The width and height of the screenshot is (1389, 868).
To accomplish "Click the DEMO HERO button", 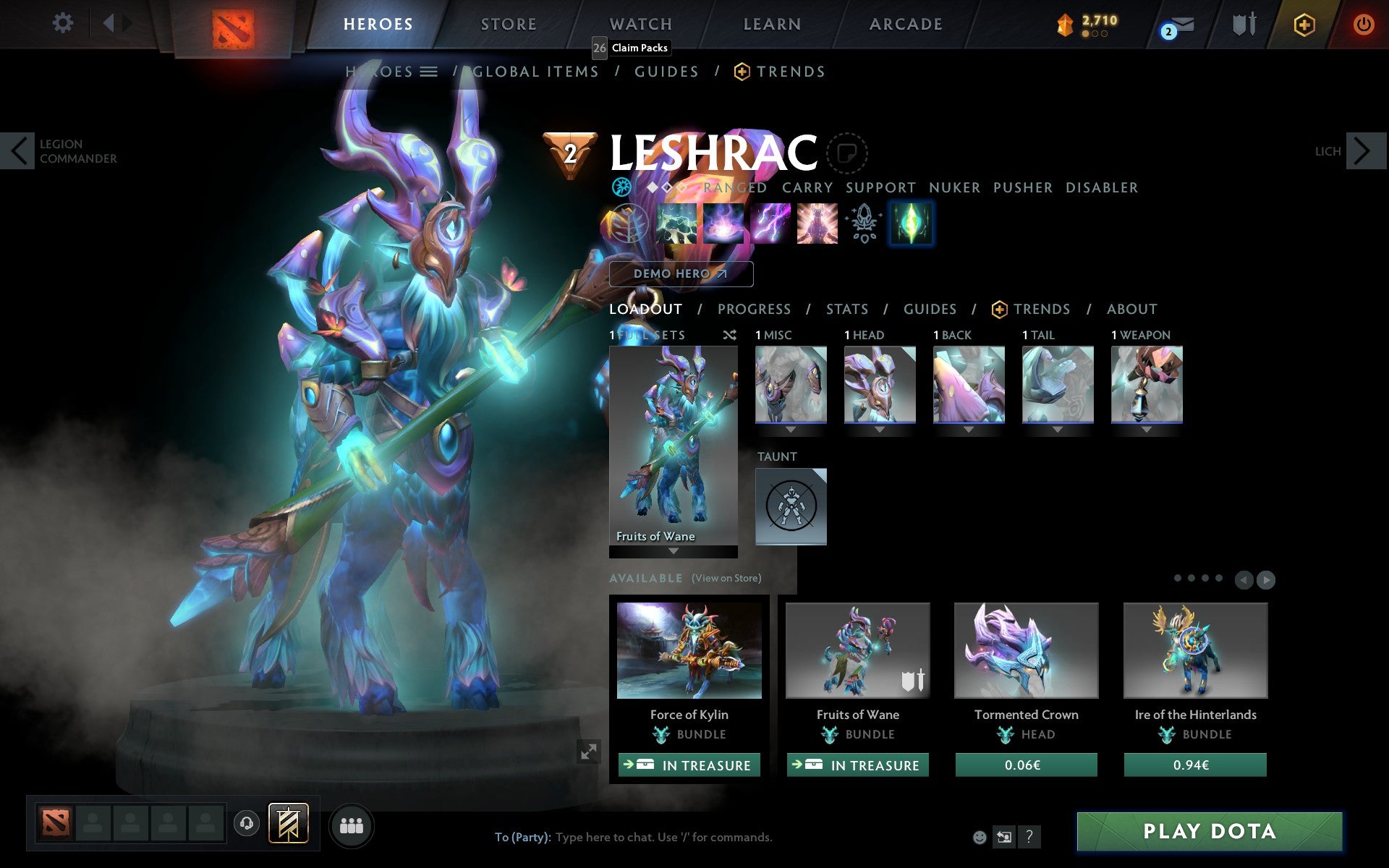I will pyautogui.click(x=681, y=274).
